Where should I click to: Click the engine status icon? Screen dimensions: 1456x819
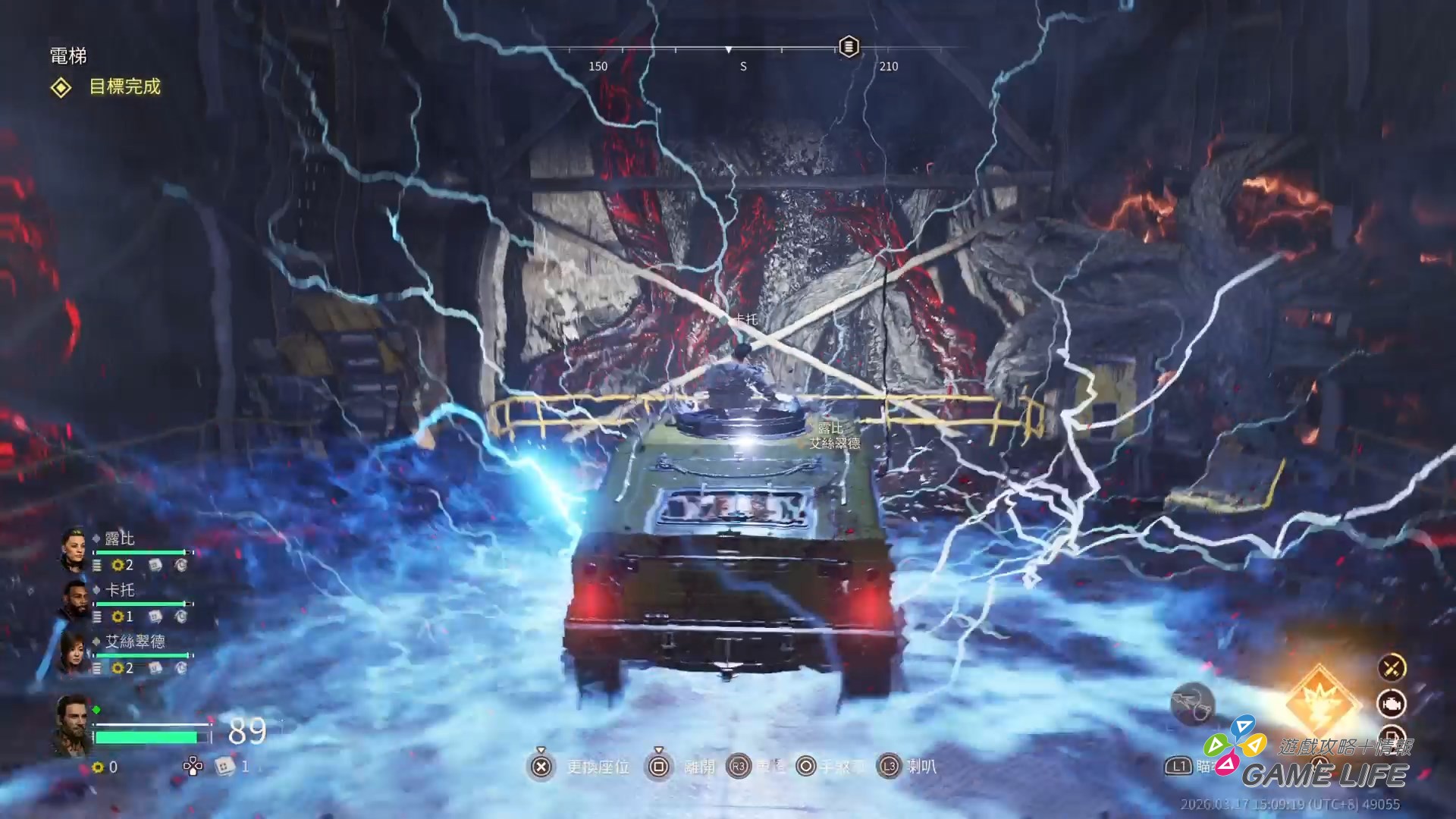pos(1392,704)
